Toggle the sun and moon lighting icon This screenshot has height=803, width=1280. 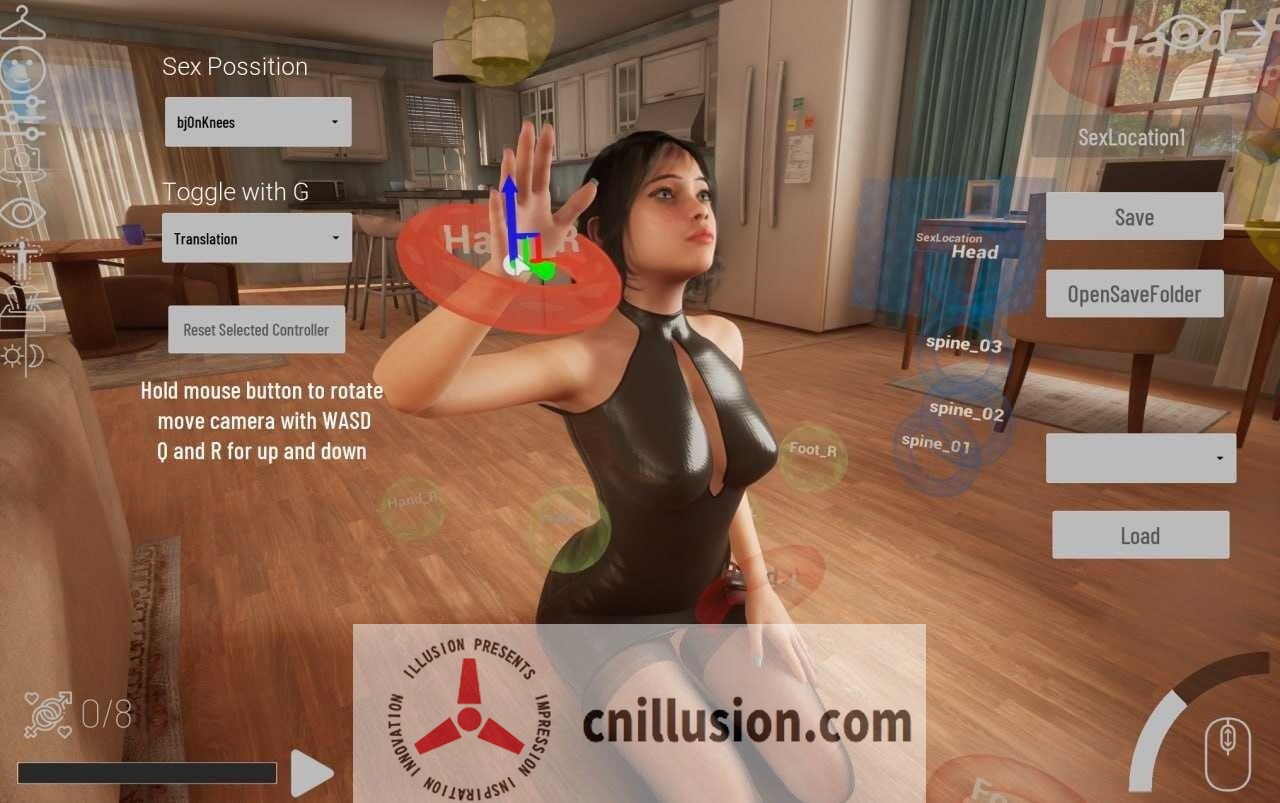(x=22, y=355)
